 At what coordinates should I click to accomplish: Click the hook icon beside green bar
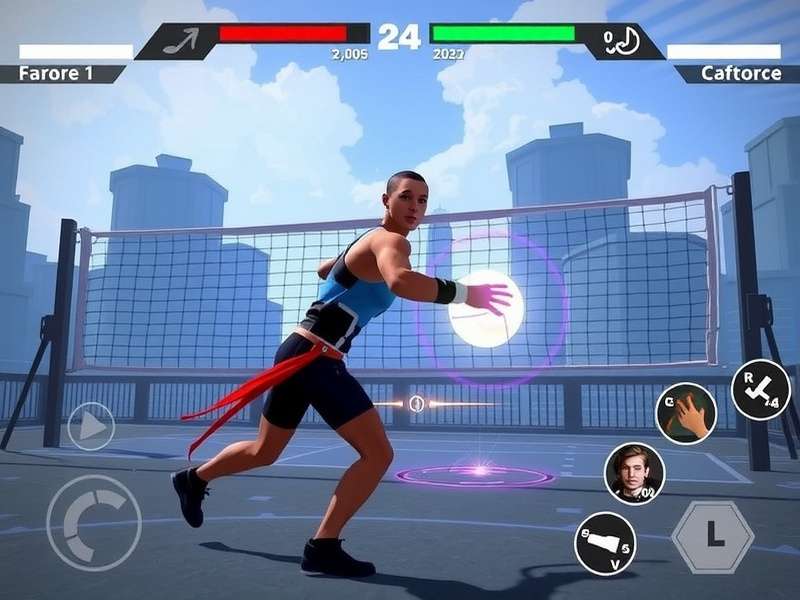point(622,41)
